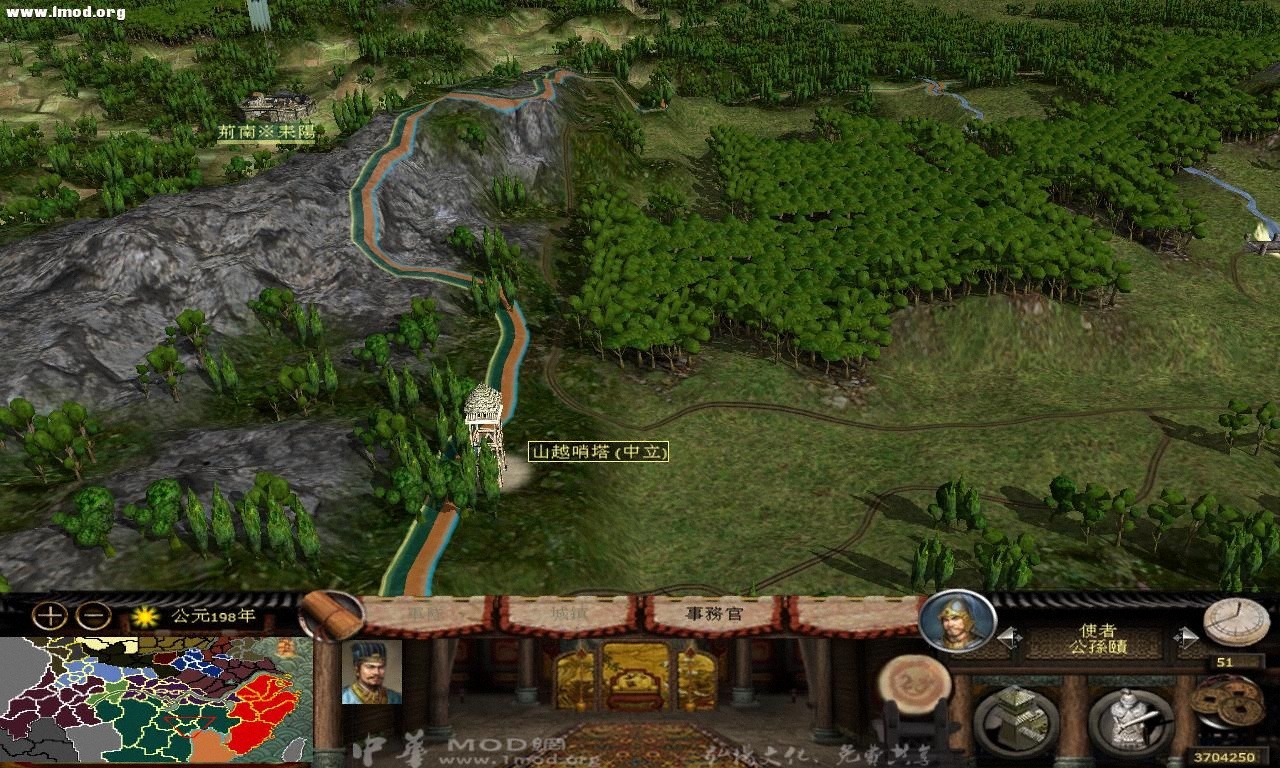Image resolution: width=1280 pixels, height=768 pixels.
Task: Open the rolled scroll message icon
Action: click(329, 614)
